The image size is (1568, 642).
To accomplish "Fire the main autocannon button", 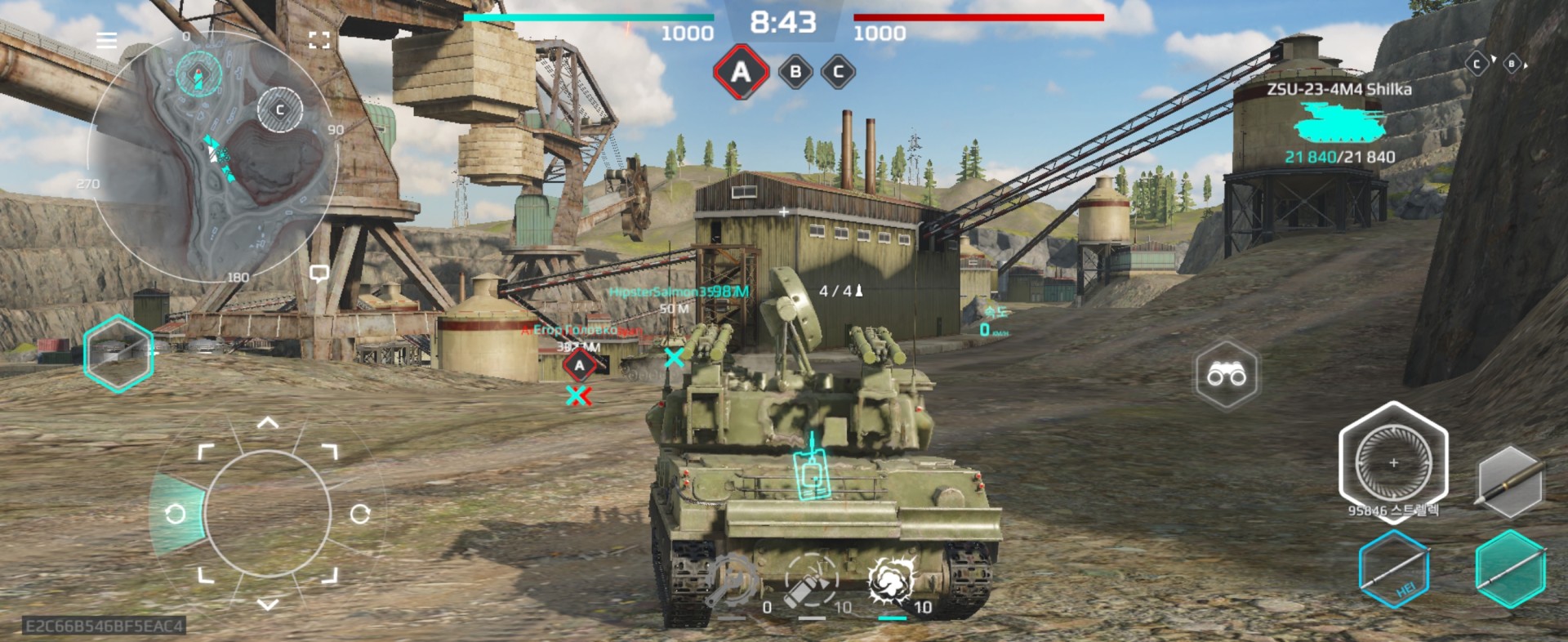I will coord(1393,462).
